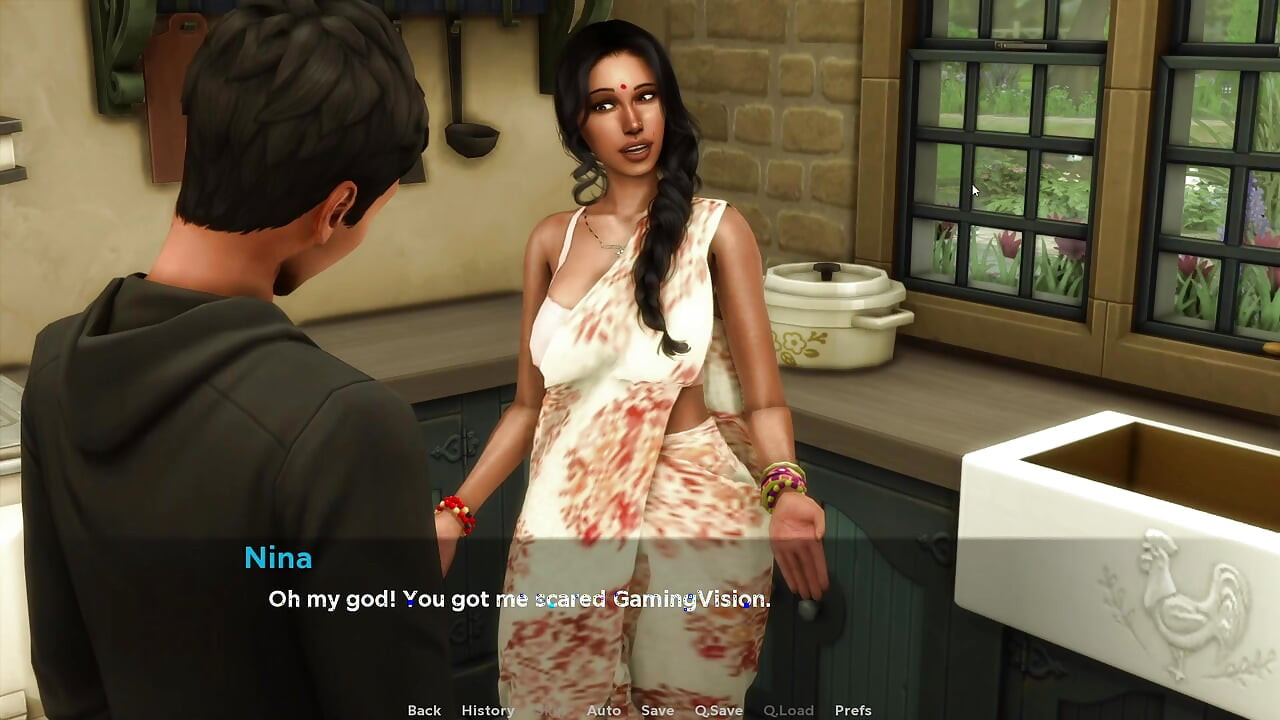Click the Auto option in the bottom bar
This screenshot has width=1280, height=720.
tap(604, 710)
